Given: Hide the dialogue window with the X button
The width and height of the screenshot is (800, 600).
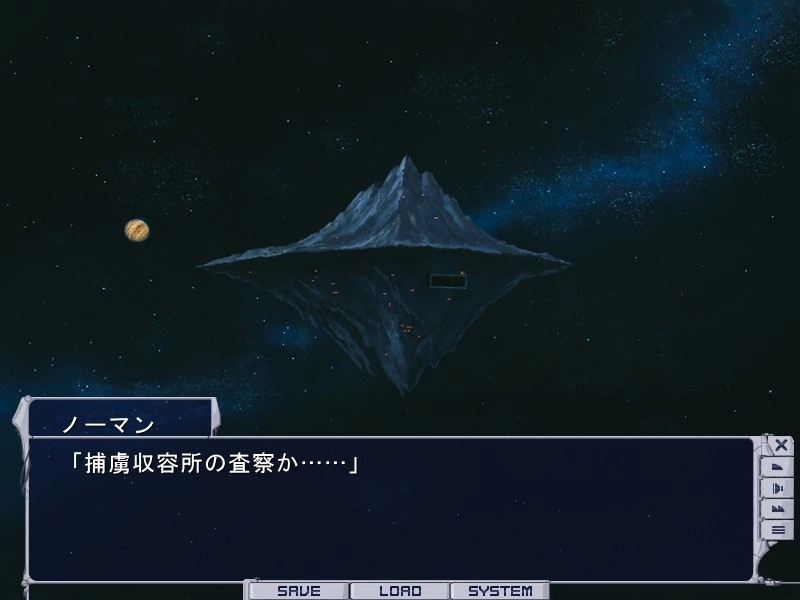Looking at the screenshot, I should pyautogui.click(x=780, y=445).
